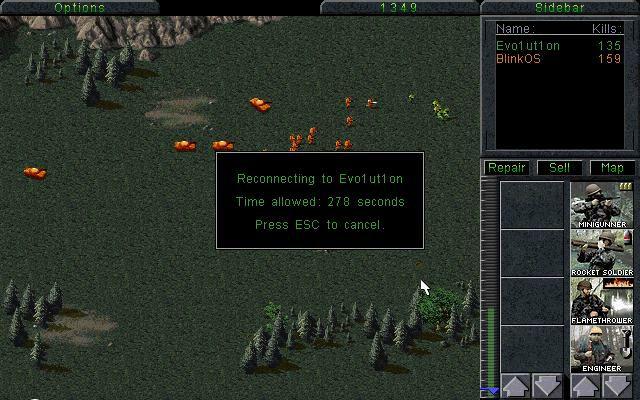Toggle the Sidebar tab

pos(559,7)
